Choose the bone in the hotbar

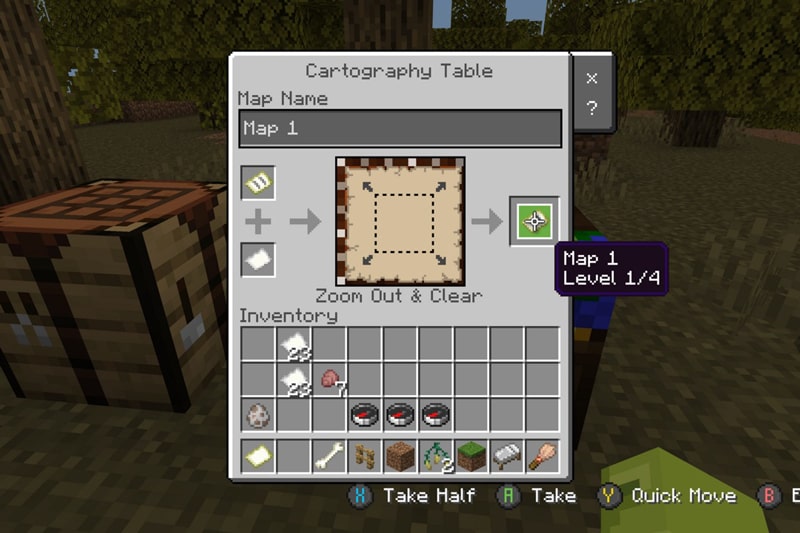coord(329,457)
